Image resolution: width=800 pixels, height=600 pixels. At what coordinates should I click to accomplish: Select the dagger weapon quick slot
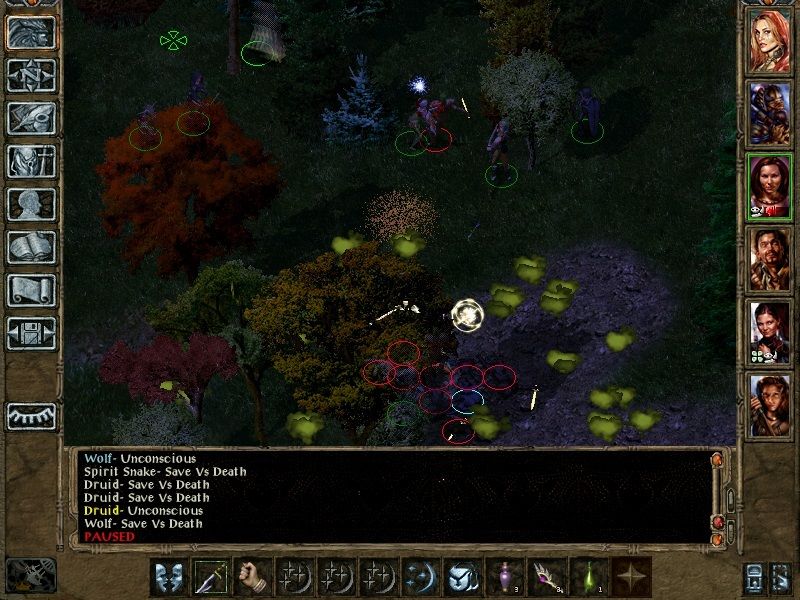212,577
